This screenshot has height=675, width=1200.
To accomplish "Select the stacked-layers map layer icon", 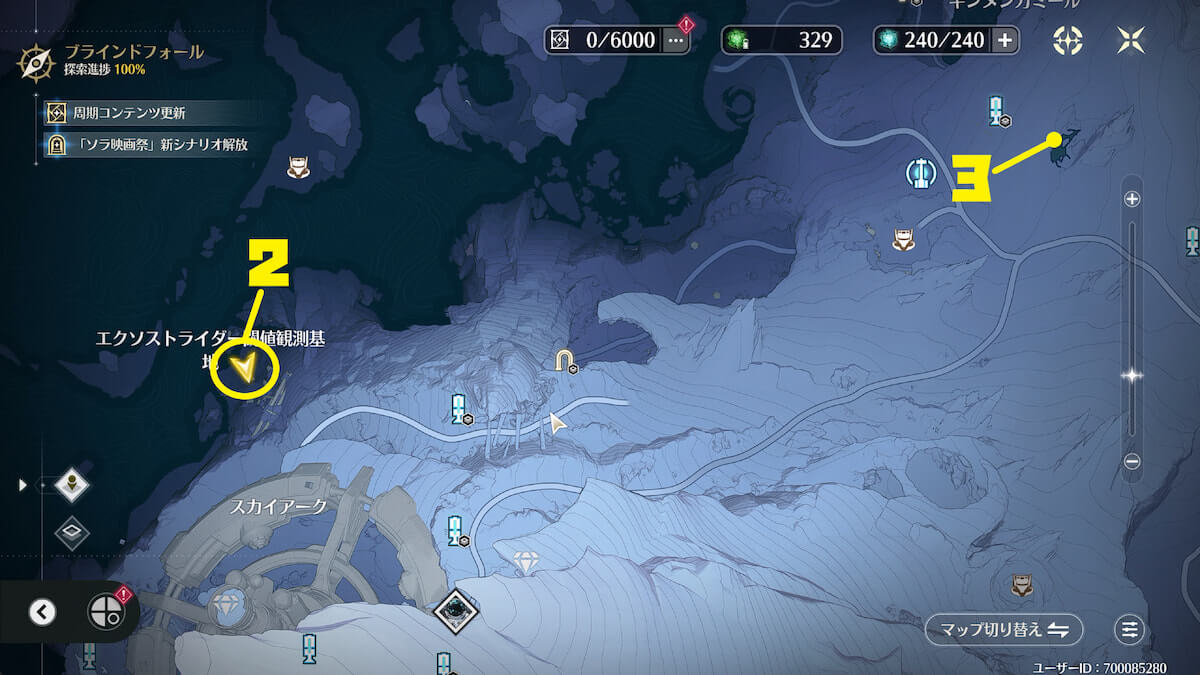I will [72, 533].
